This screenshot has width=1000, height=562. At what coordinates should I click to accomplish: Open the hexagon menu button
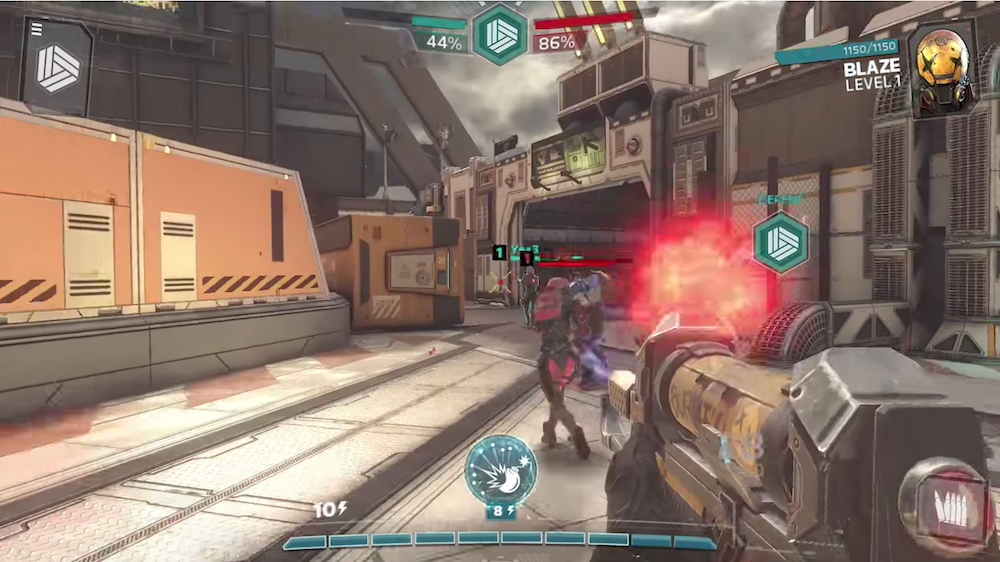(57, 67)
